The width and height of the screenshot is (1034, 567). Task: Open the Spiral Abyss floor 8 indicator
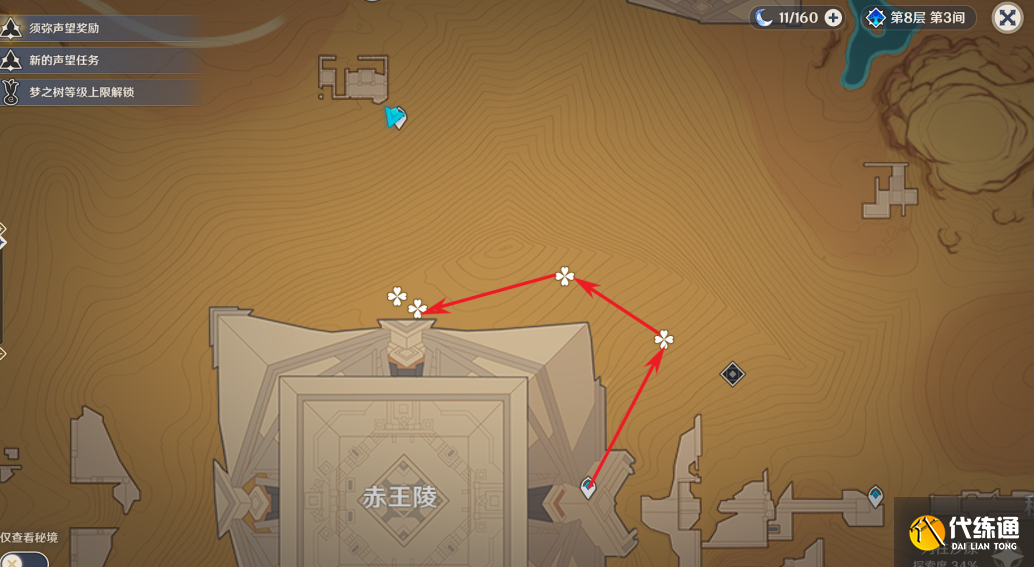(x=919, y=17)
